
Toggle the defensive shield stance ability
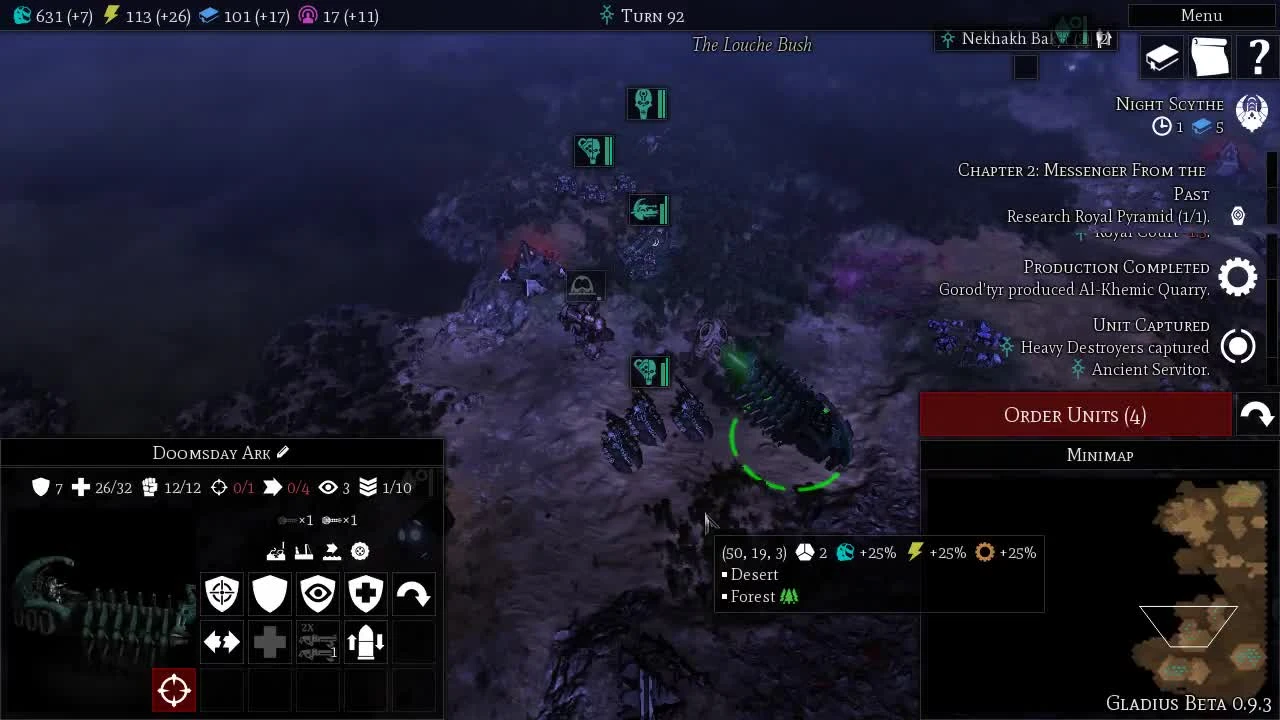coord(269,594)
